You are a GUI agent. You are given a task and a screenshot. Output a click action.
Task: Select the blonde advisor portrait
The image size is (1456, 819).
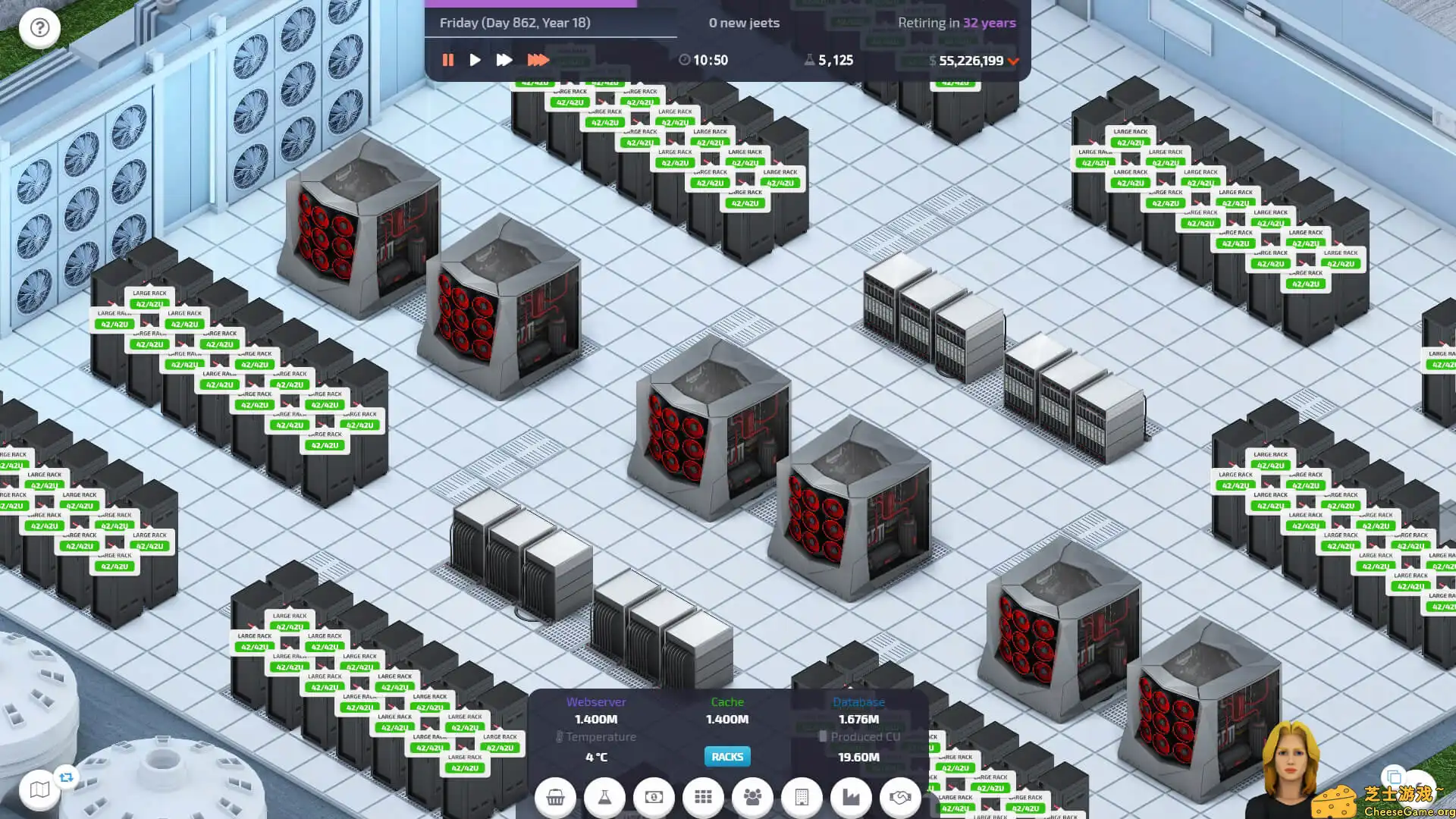point(1289,766)
